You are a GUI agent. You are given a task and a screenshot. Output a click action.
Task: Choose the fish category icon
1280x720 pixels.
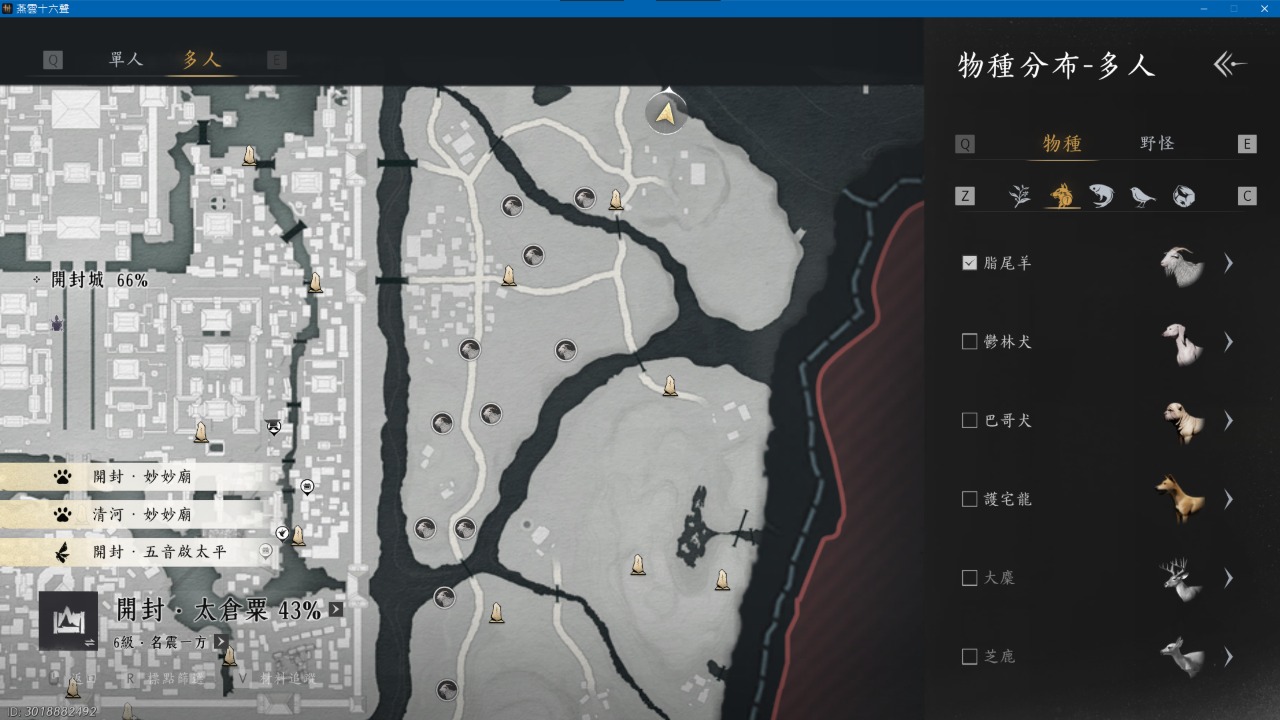tap(1101, 196)
